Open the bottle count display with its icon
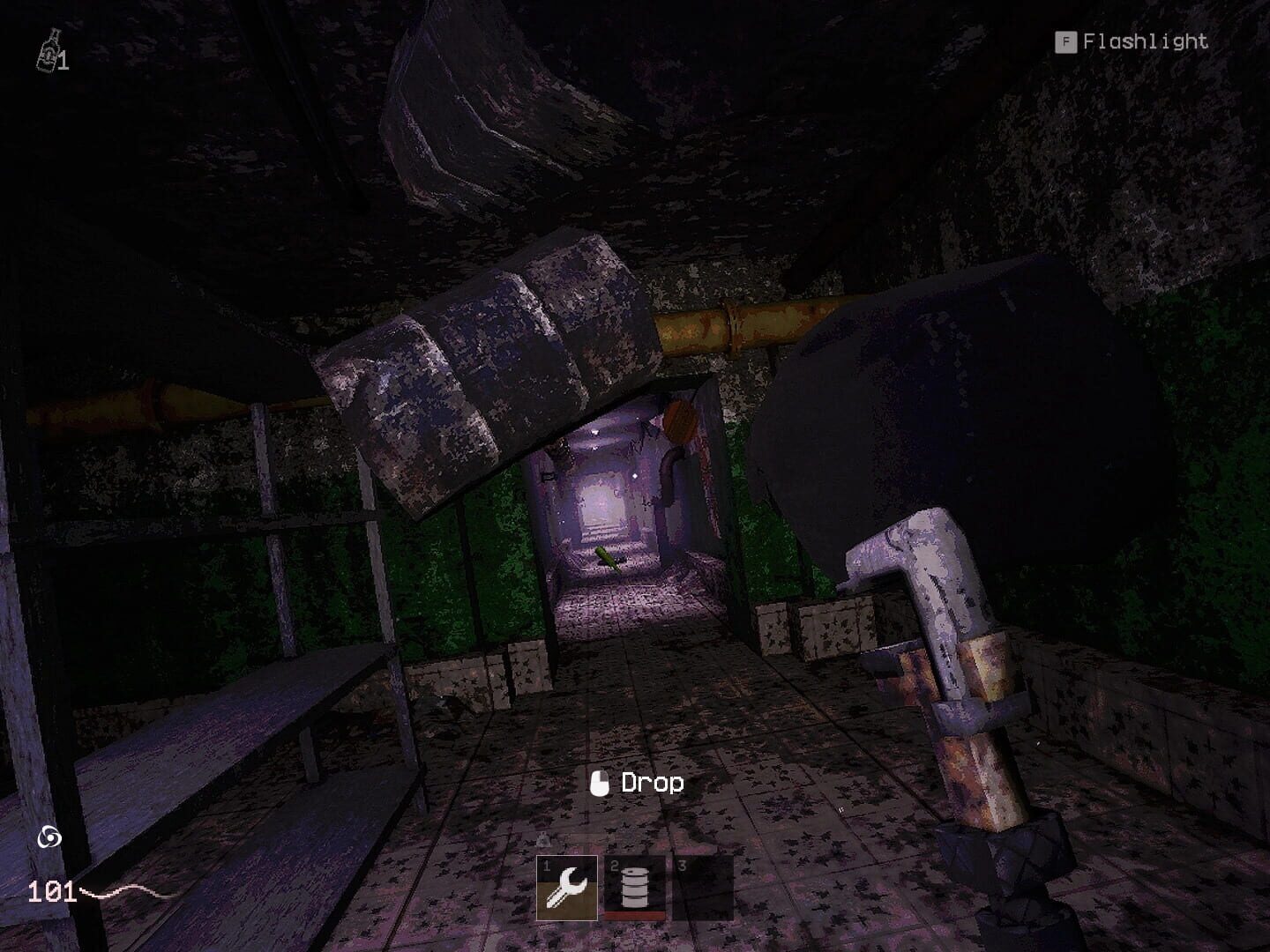1270x952 pixels. click(x=47, y=51)
